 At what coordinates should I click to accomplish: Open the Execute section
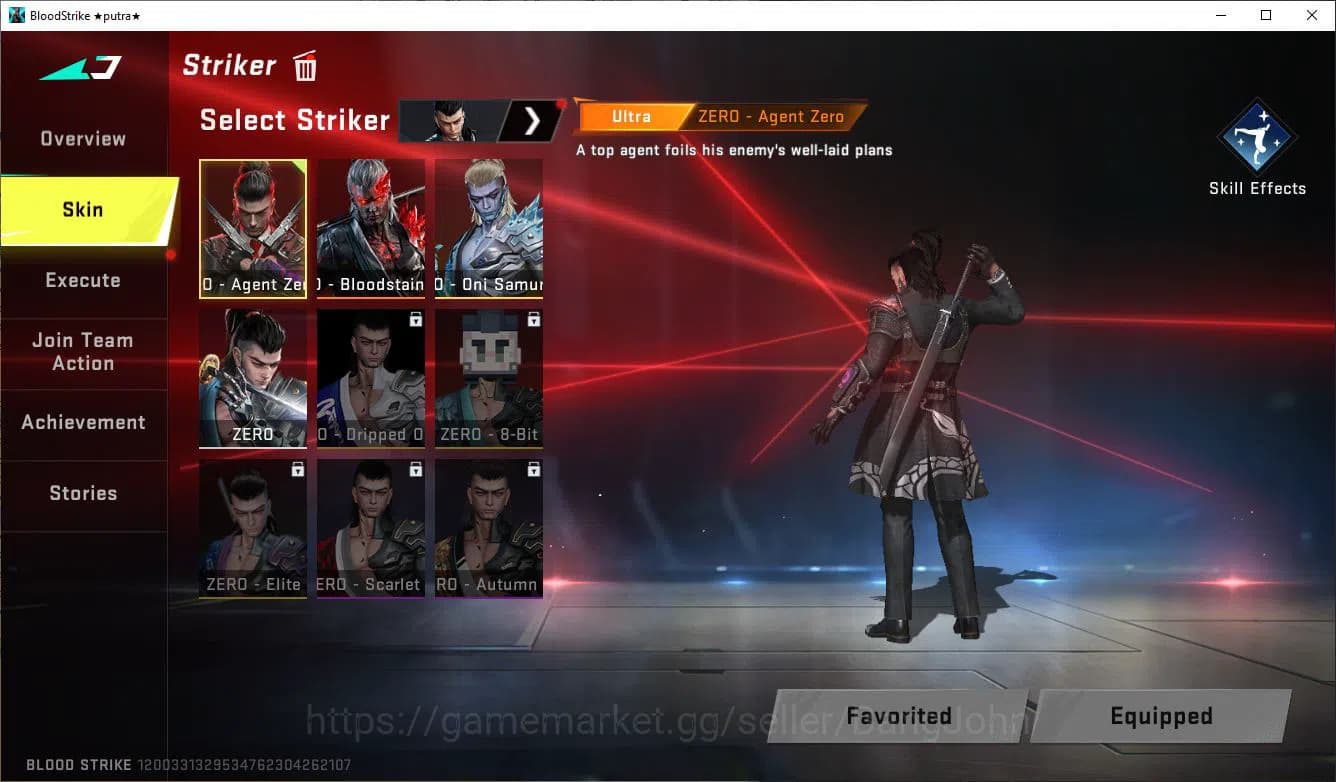[x=82, y=280]
